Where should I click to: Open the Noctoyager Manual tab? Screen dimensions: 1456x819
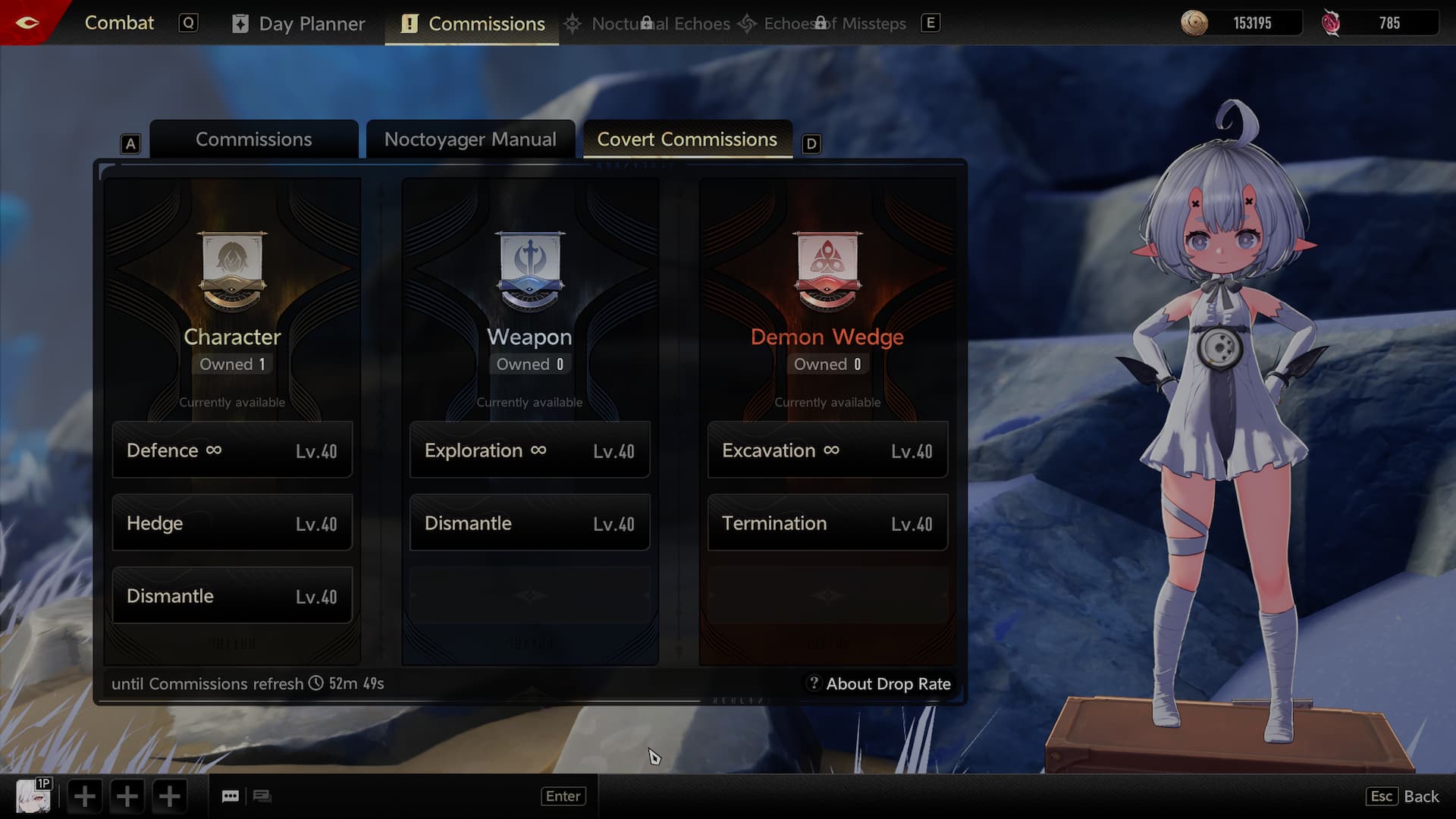tap(470, 140)
